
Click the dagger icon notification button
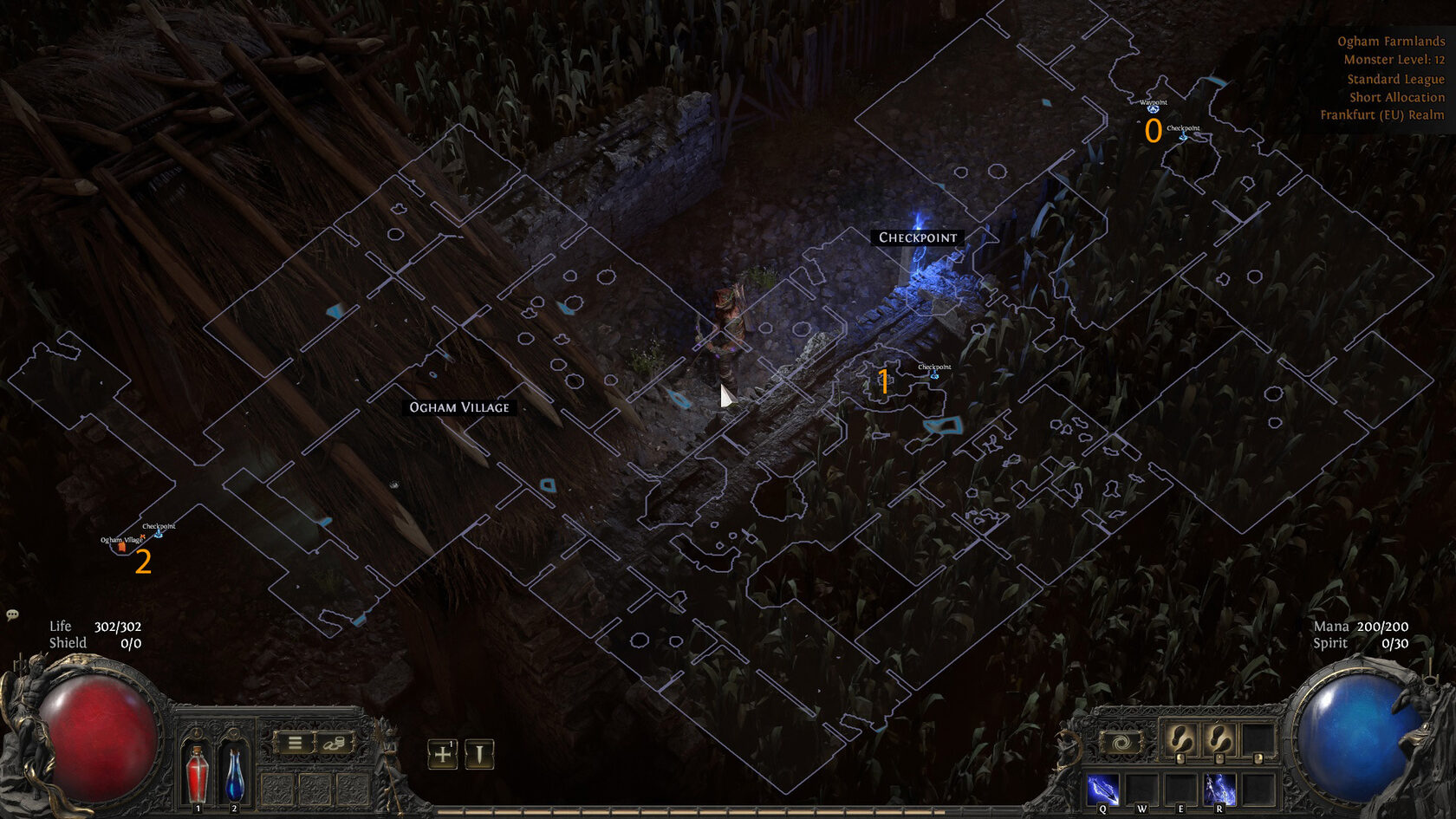point(479,754)
